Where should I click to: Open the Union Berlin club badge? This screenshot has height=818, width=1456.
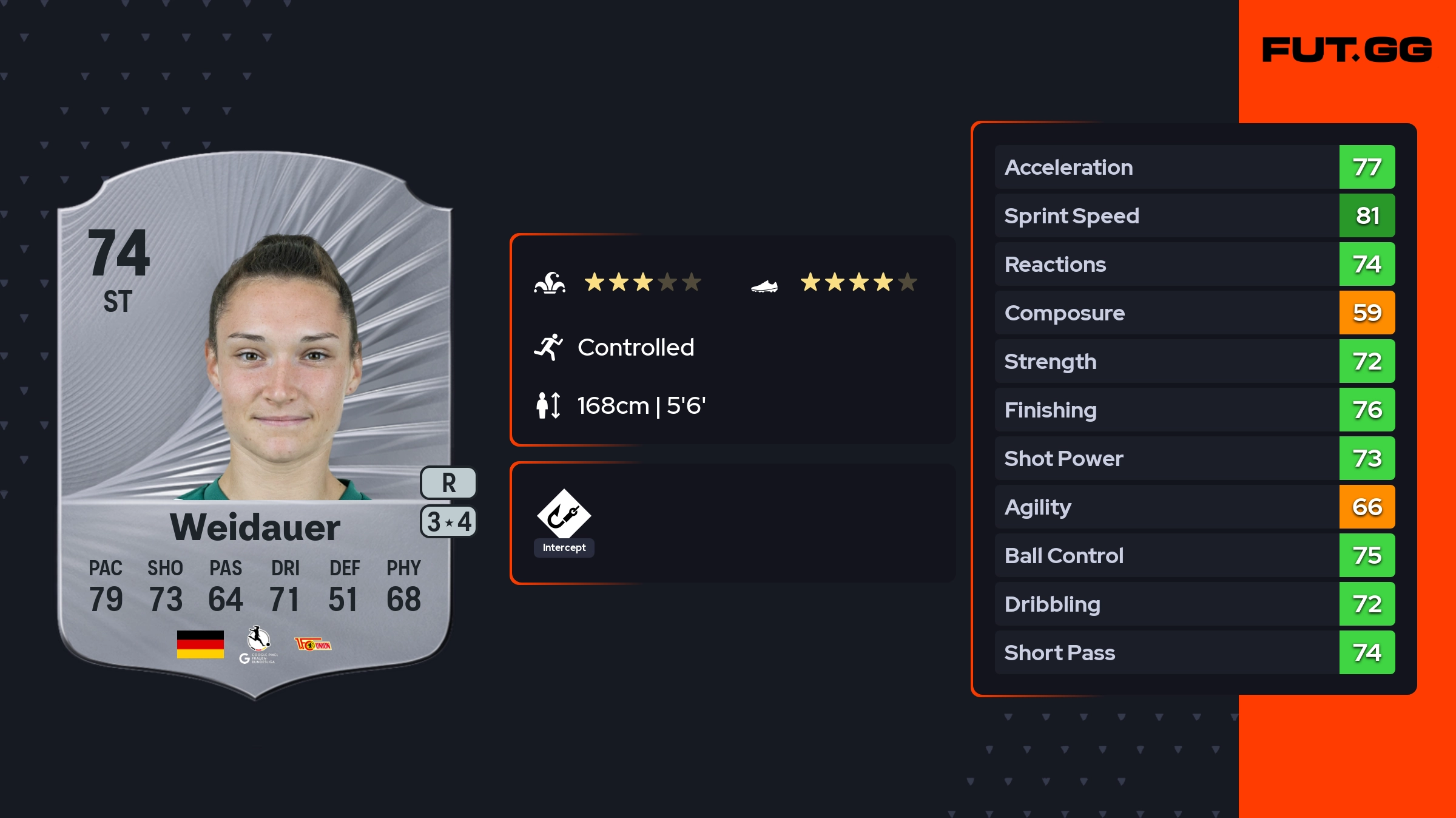pyautogui.click(x=312, y=644)
